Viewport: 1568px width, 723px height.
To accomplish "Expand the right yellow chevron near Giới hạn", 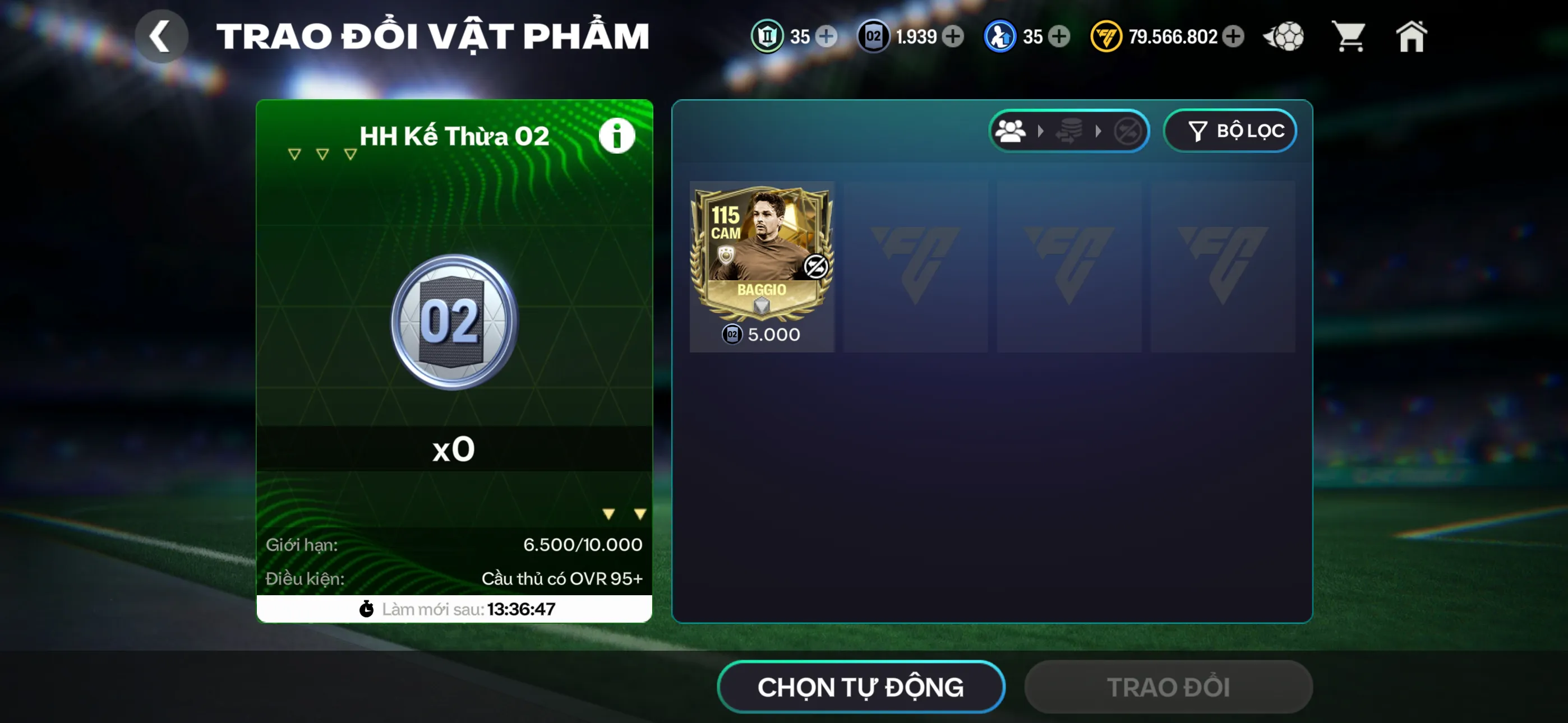I will [639, 512].
